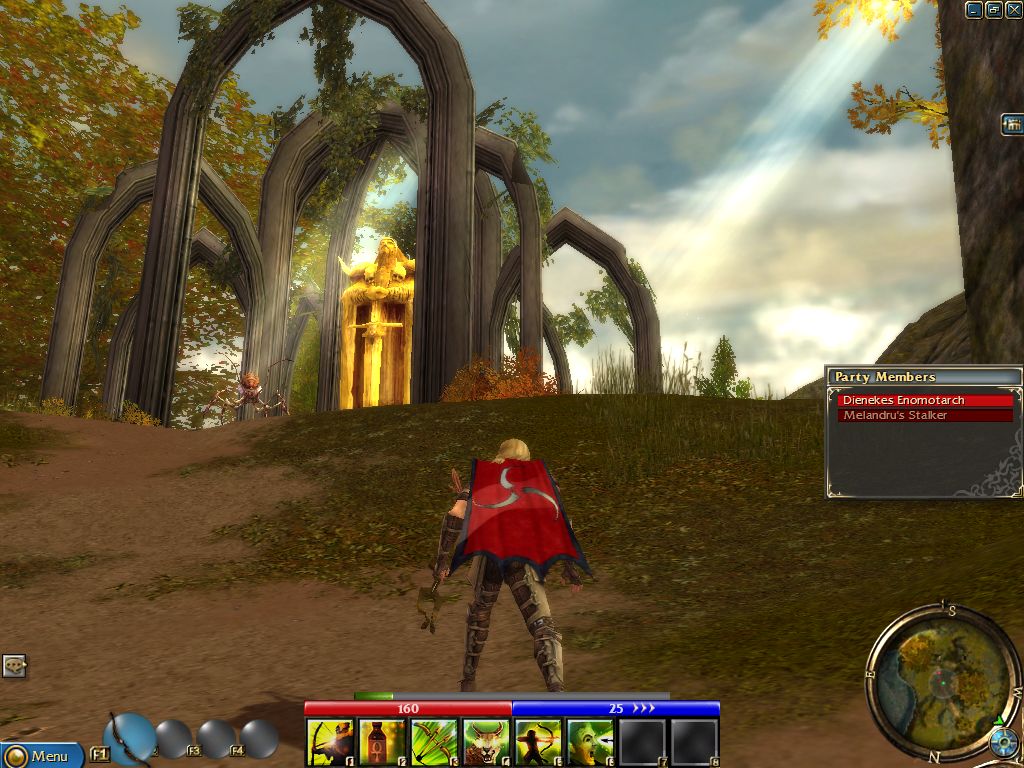Minimize the game window
The width and height of the screenshot is (1024, 768).
[974, 9]
